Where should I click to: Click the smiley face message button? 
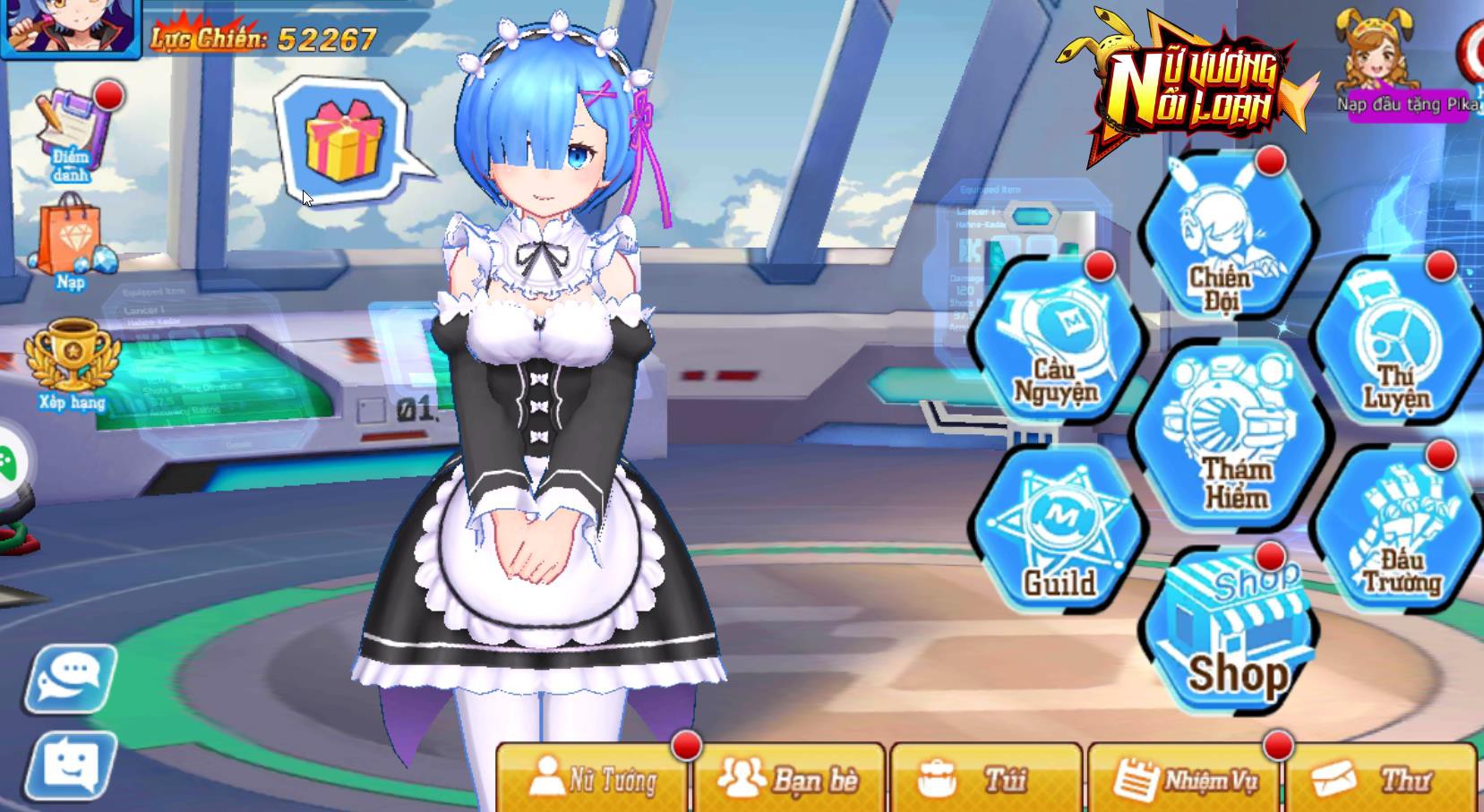tap(70, 765)
